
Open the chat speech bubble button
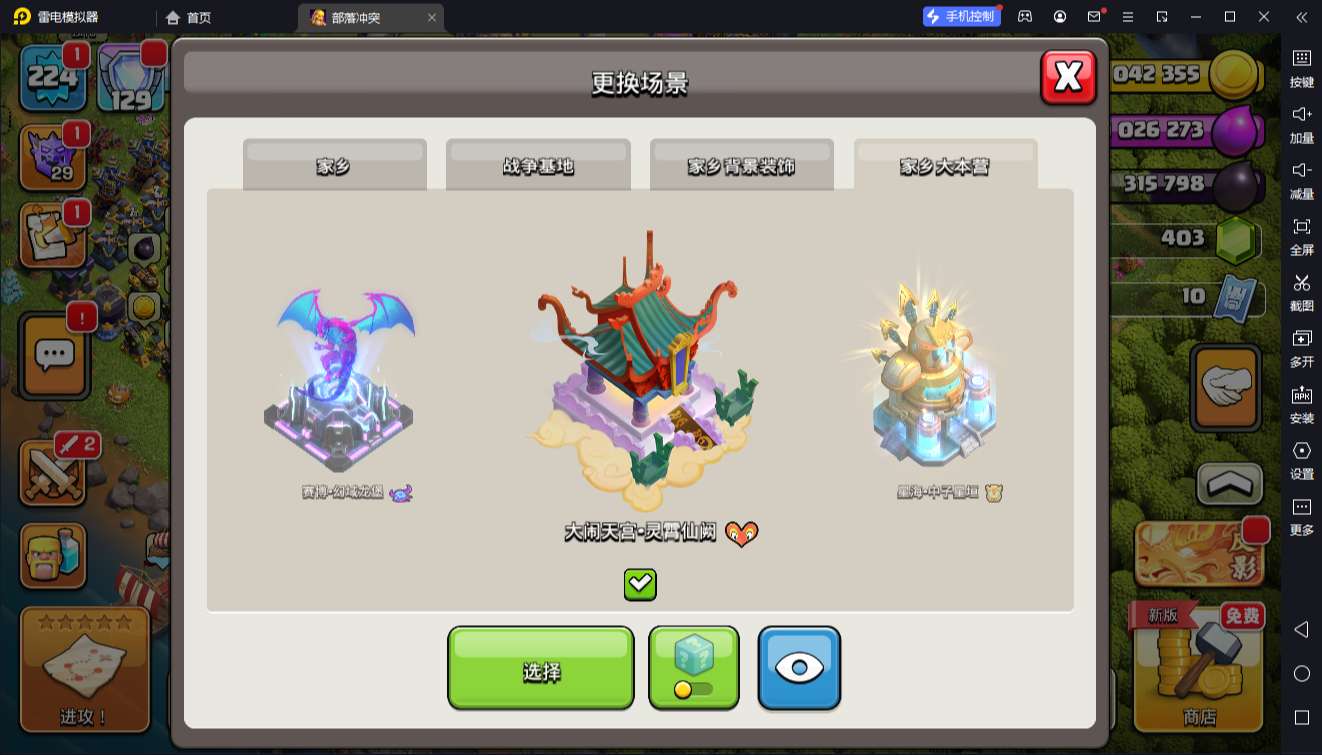(x=55, y=353)
